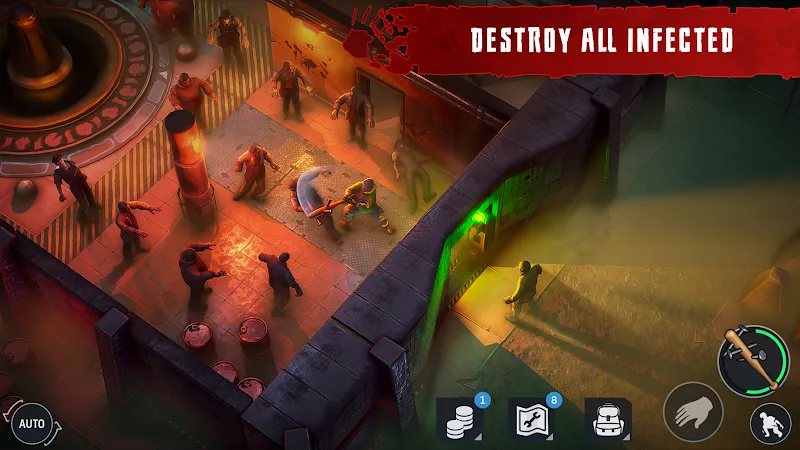Open the backpack inventory
Viewport: 800px width, 450px height.
point(607,421)
